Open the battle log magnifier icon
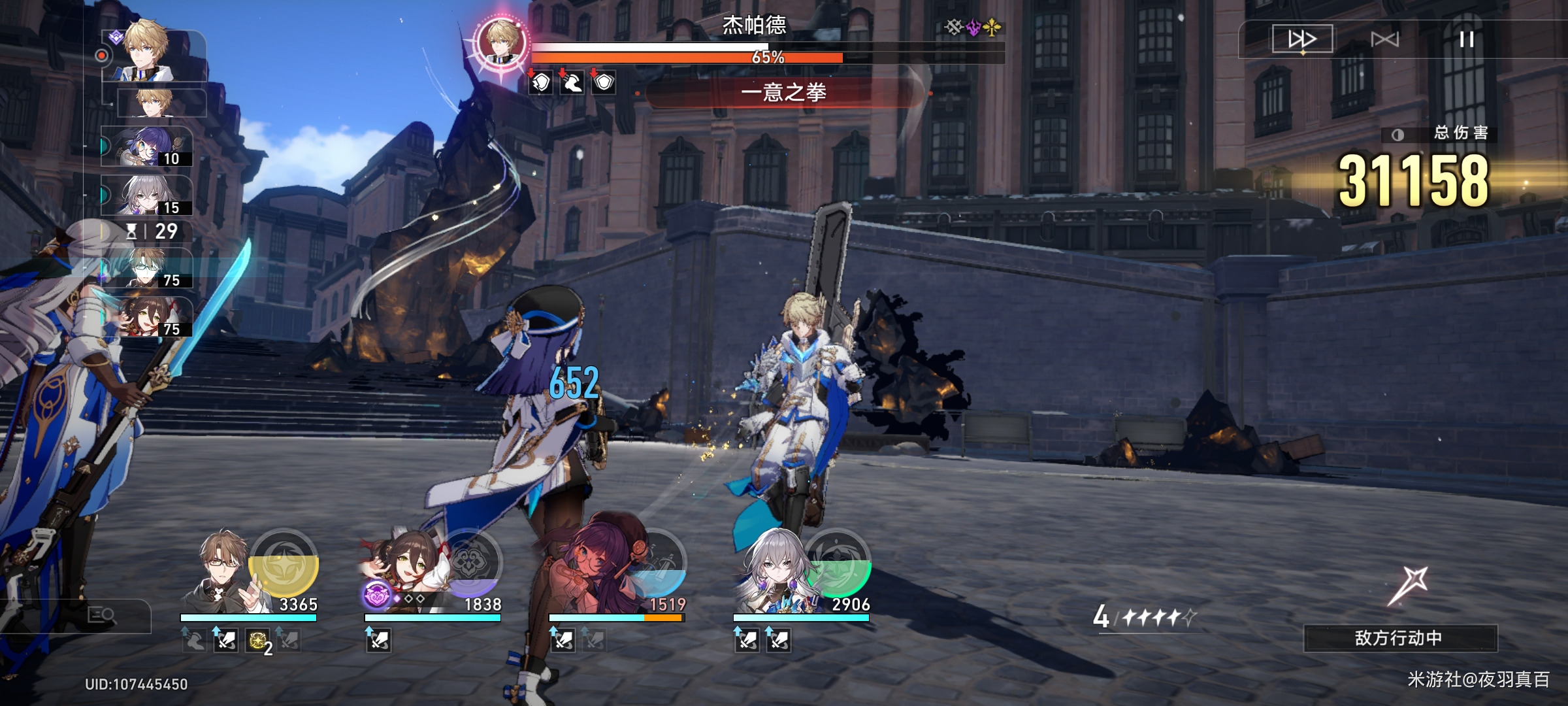The image size is (1568, 706). [x=102, y=615]
